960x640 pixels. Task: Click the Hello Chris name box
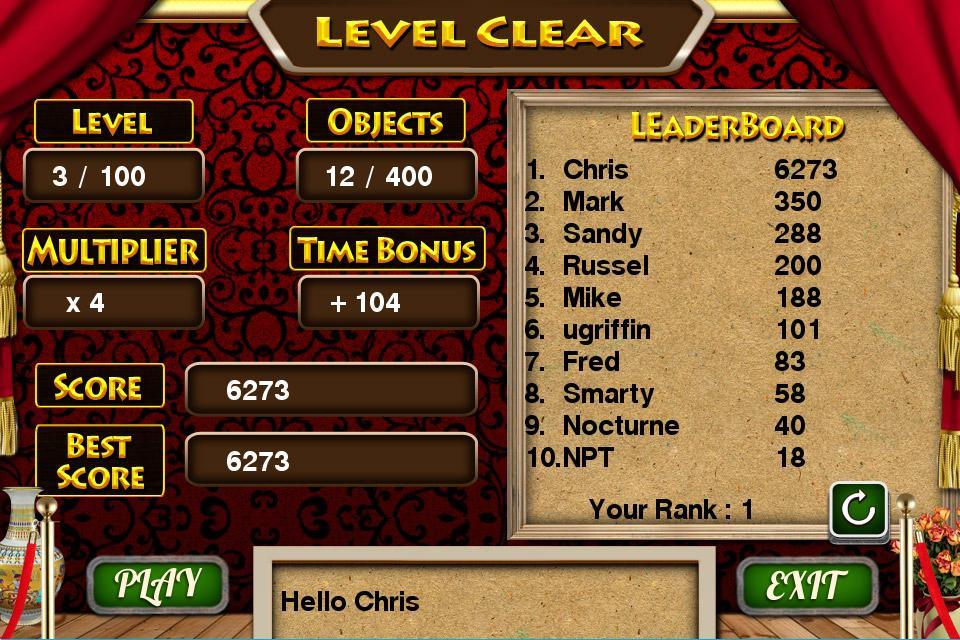[x=485, y=601]
